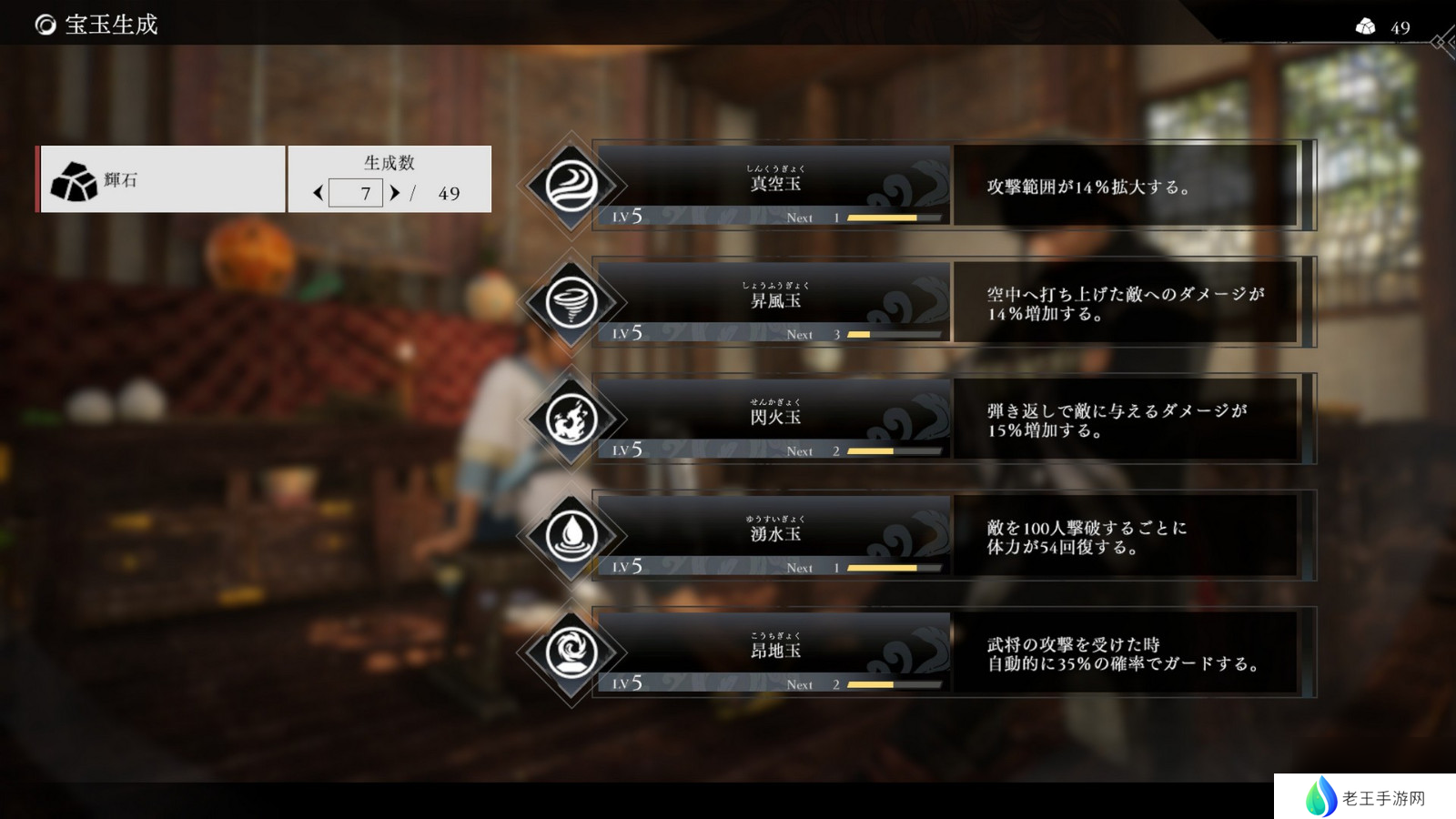Viewport: 1456px width, 819px height.
Task: Decrease 生成数 using the left arrow
Action: click(318, 193)
